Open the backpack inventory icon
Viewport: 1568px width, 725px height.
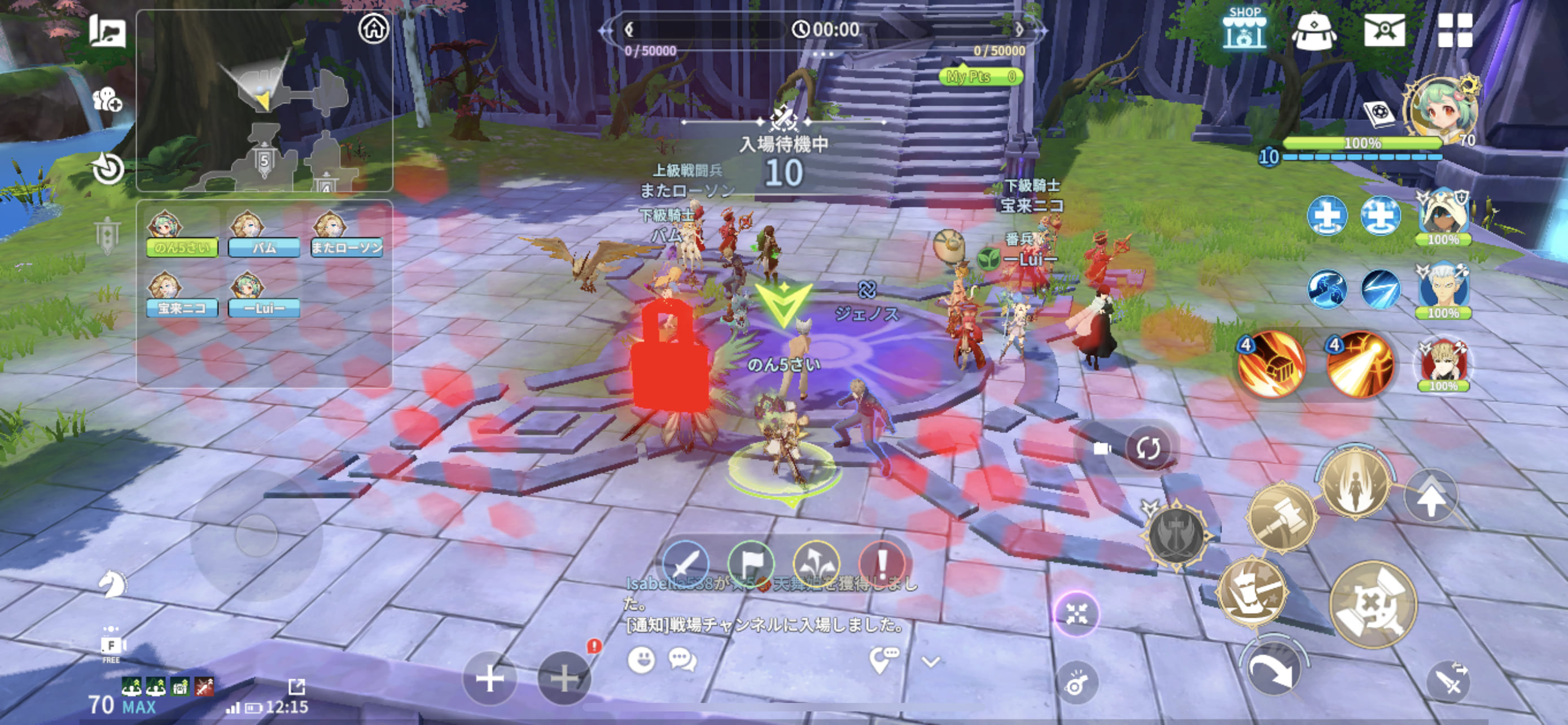click(x=1313, y=30)
